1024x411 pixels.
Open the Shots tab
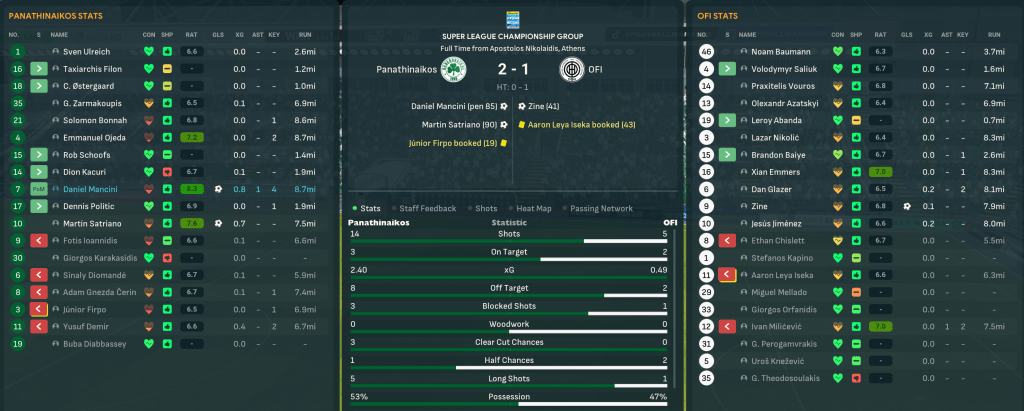pyautogui.click(x=486, y=208)
